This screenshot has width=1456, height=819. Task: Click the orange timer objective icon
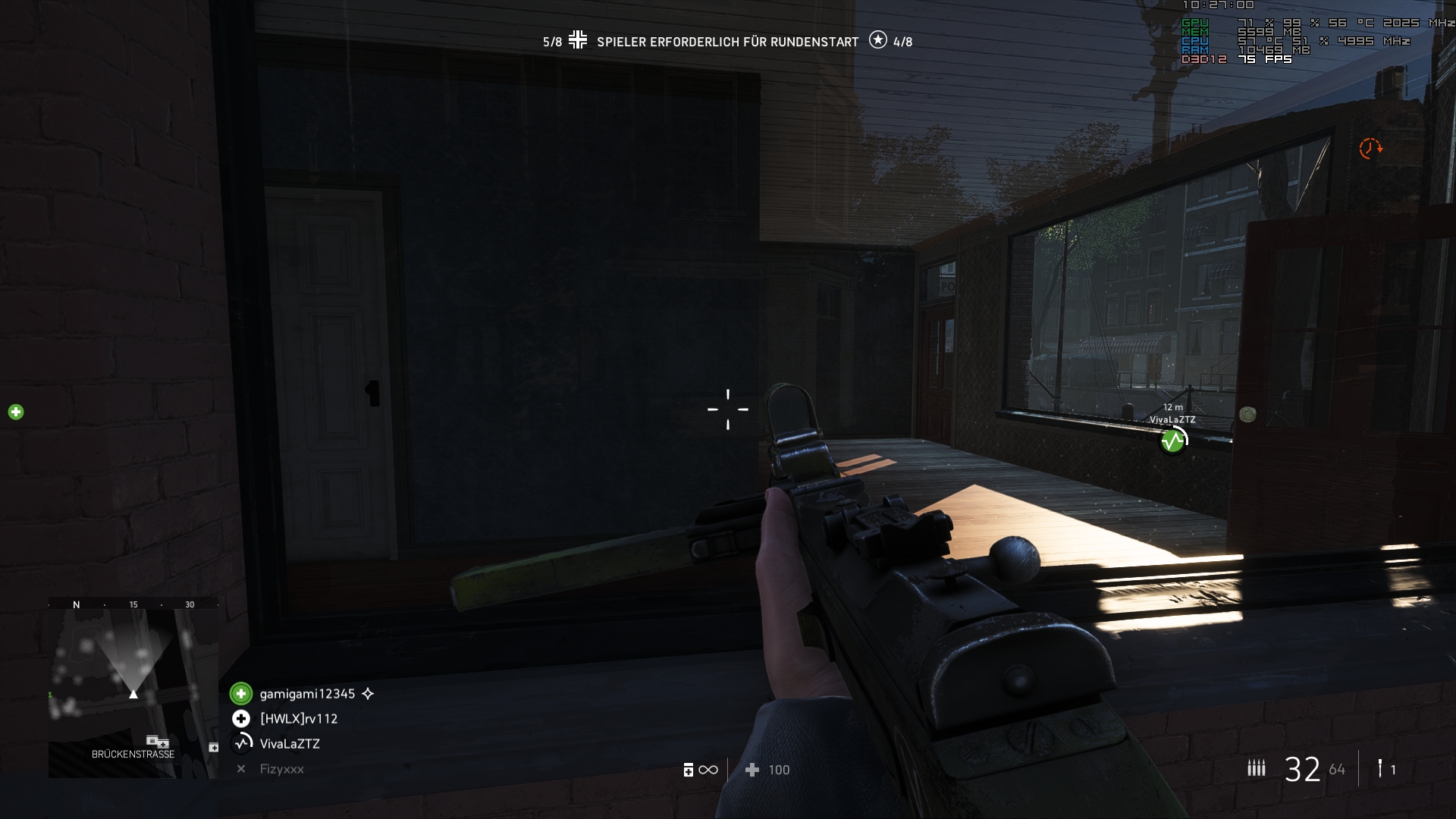coord(1370,148)
